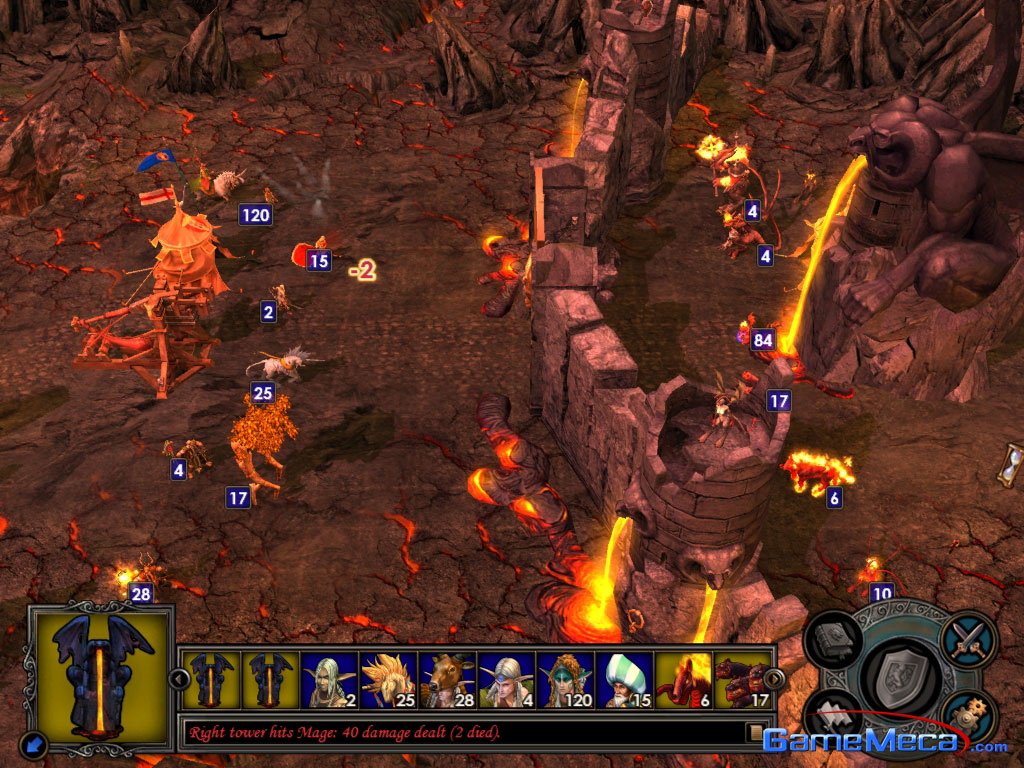
Task: Pick the turn-bar portrait showing 25
Action: pyautogui.click(x=388, y=680)
